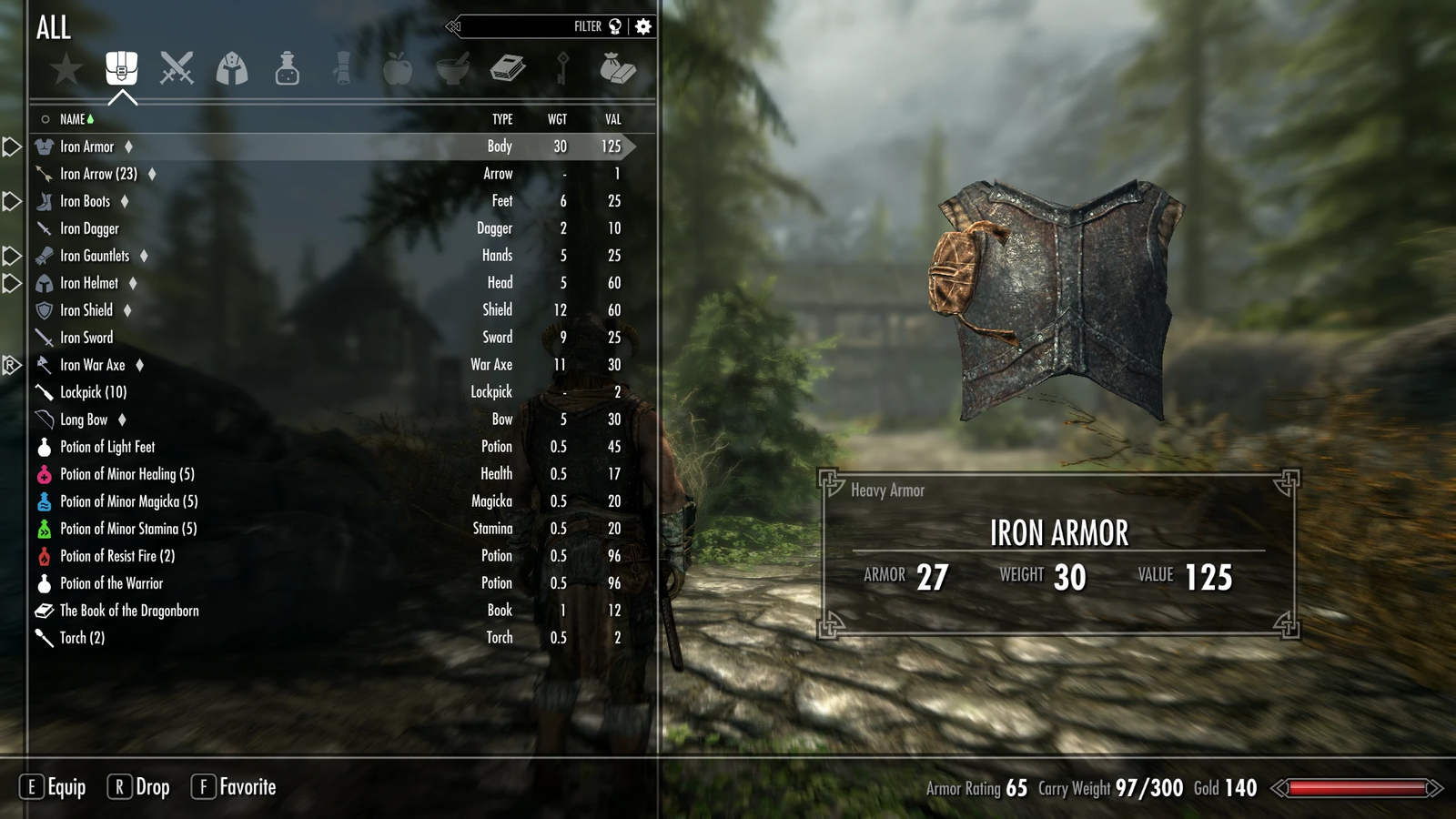
Task: Click the Lockpick entry
Action: coord(93,392)
